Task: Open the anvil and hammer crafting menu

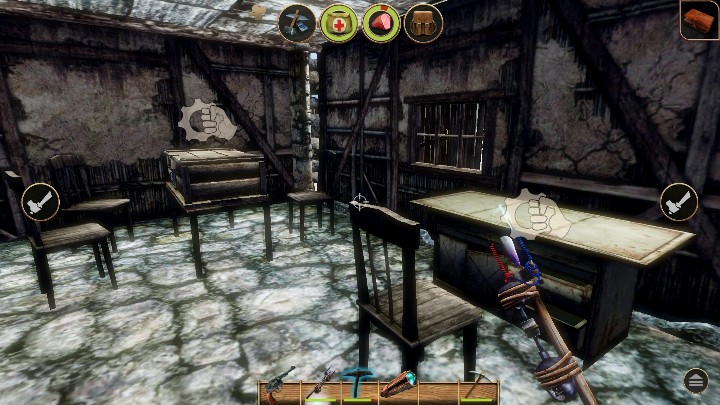Action: 297,22
